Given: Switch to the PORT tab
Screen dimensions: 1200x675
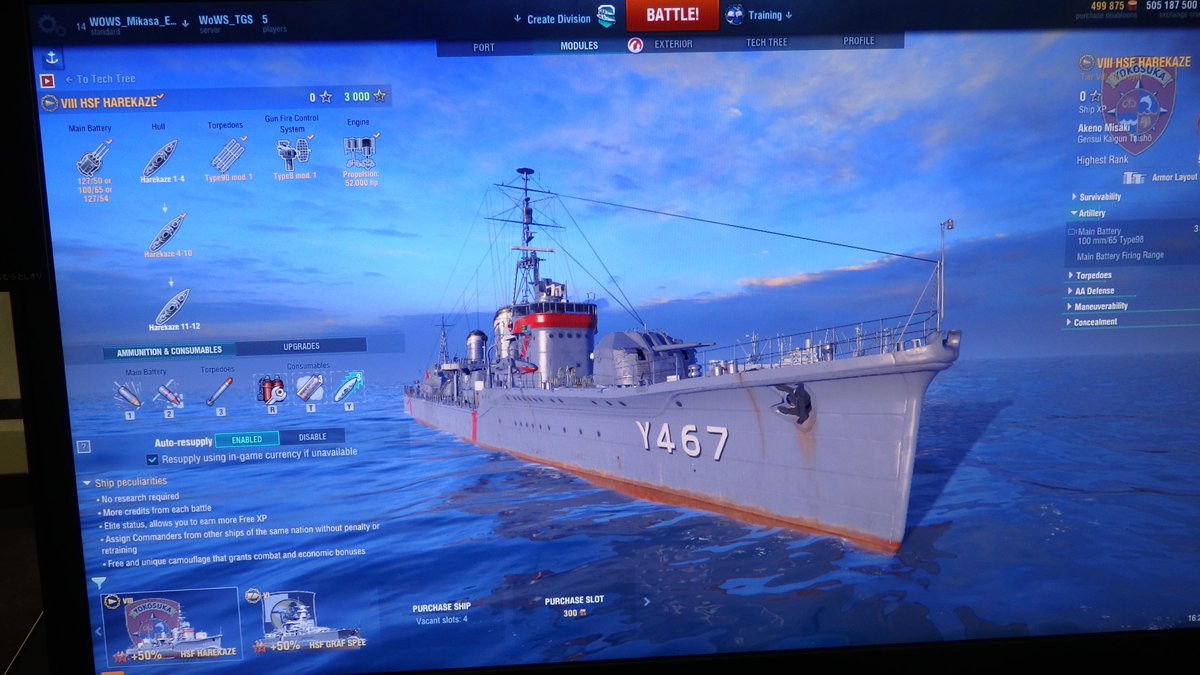Looking at the screenshot, I should pyautogui.click(x=483, y=47).
